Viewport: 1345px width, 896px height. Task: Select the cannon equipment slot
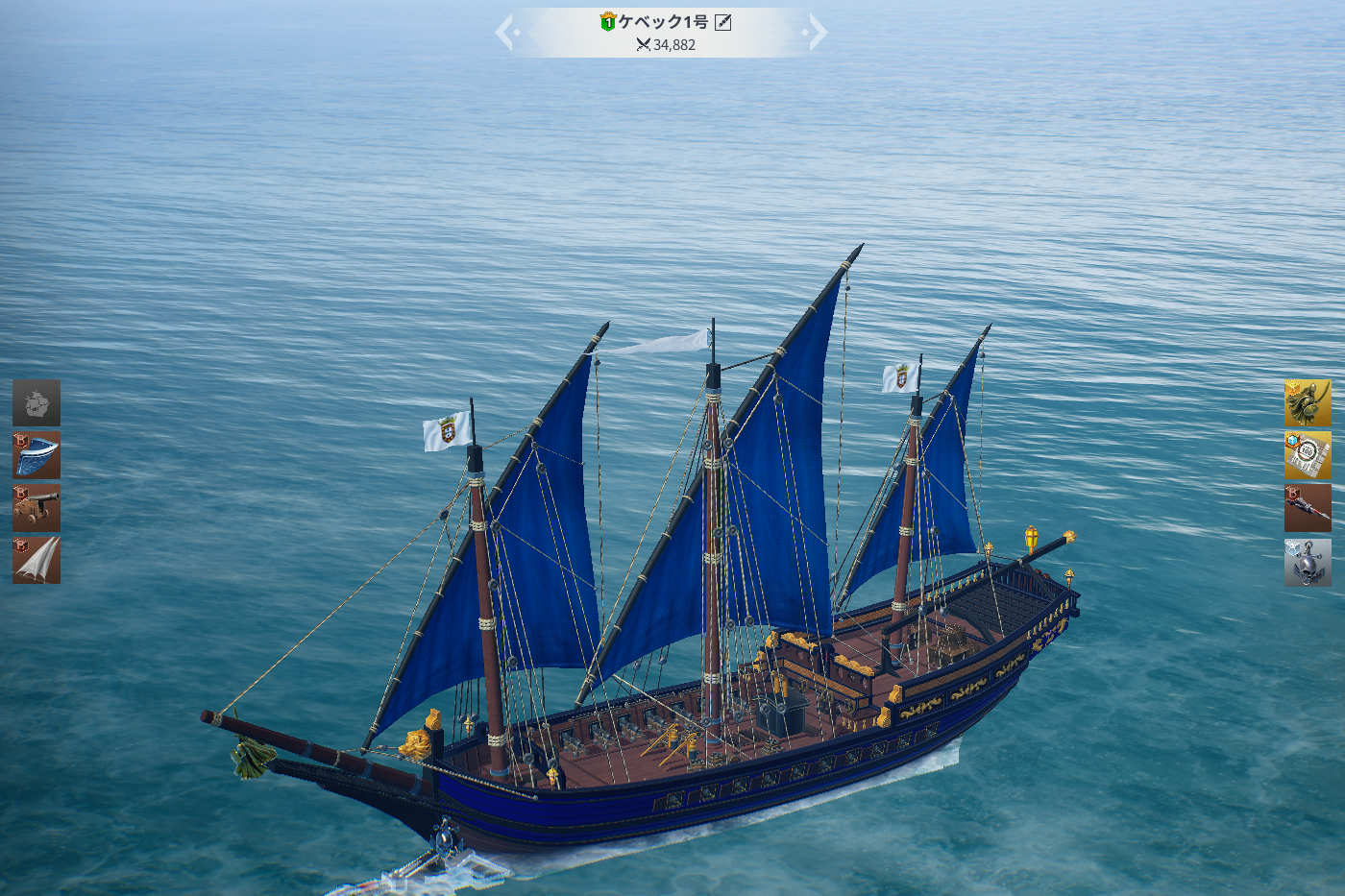[x=37, y=508]
